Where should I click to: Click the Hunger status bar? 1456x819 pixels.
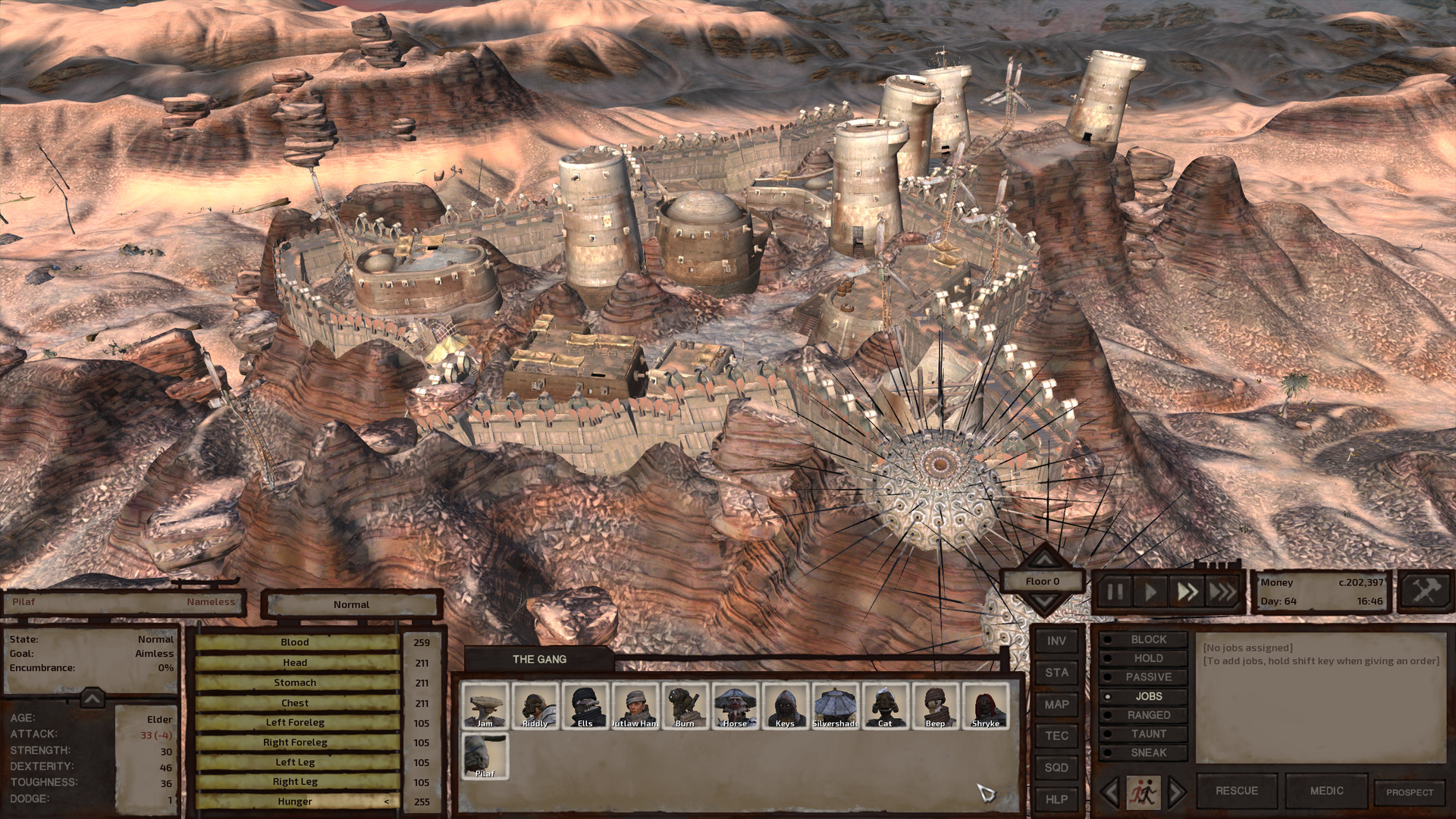296,801
